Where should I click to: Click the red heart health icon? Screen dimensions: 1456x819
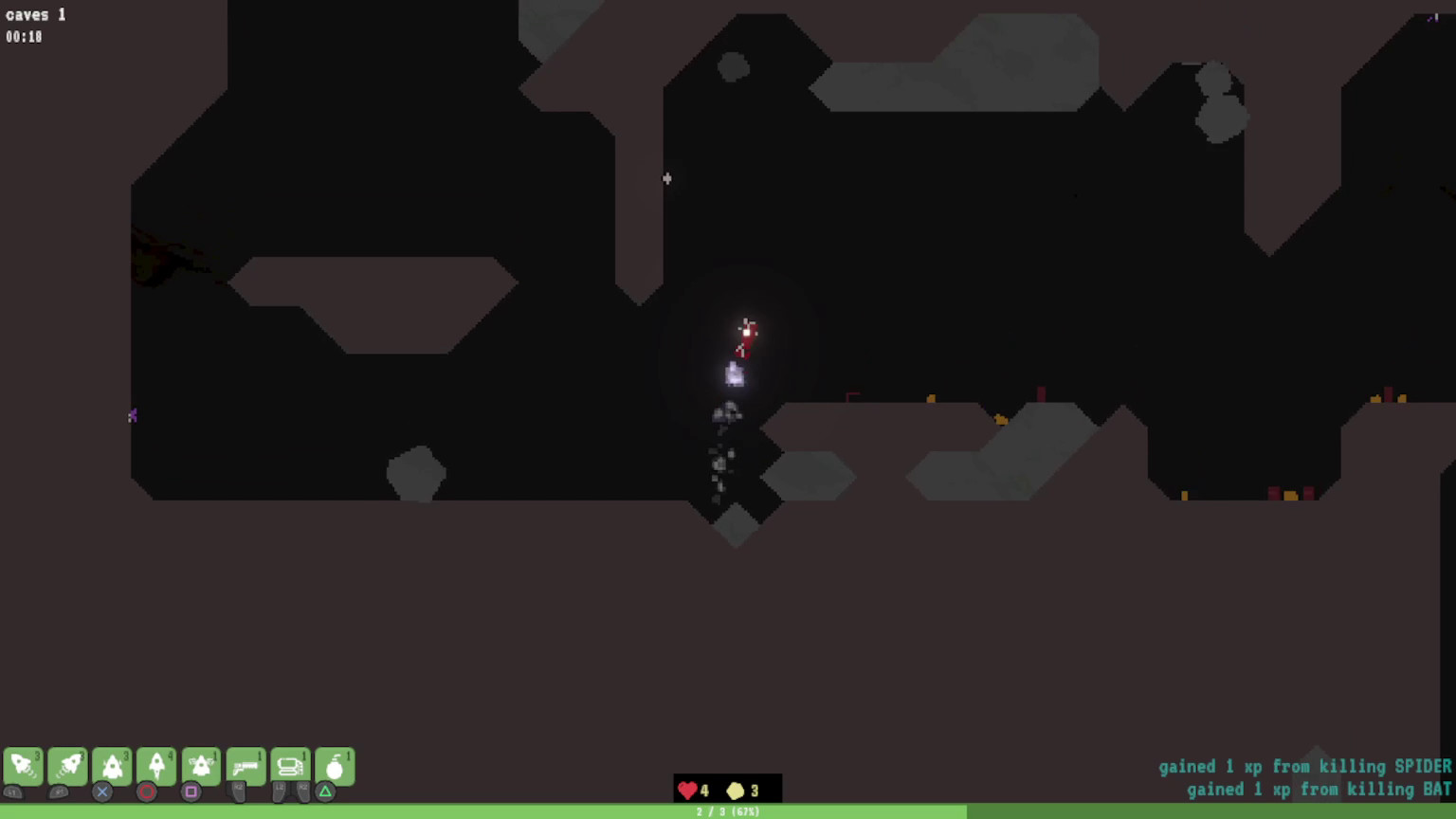coord(687,791)
